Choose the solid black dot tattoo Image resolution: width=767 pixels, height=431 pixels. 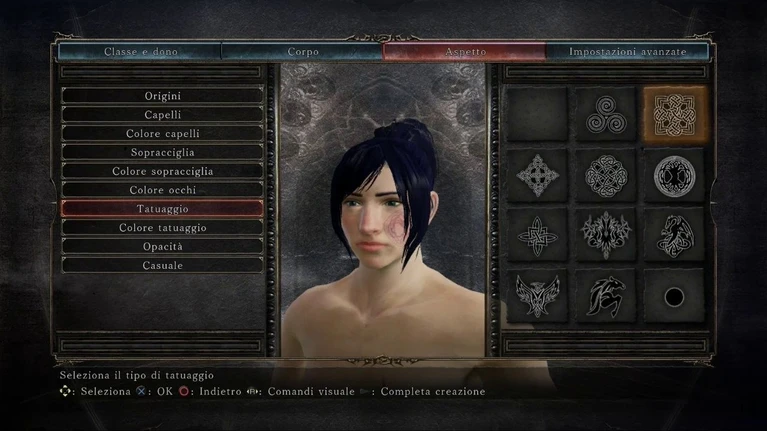point(674,297)
